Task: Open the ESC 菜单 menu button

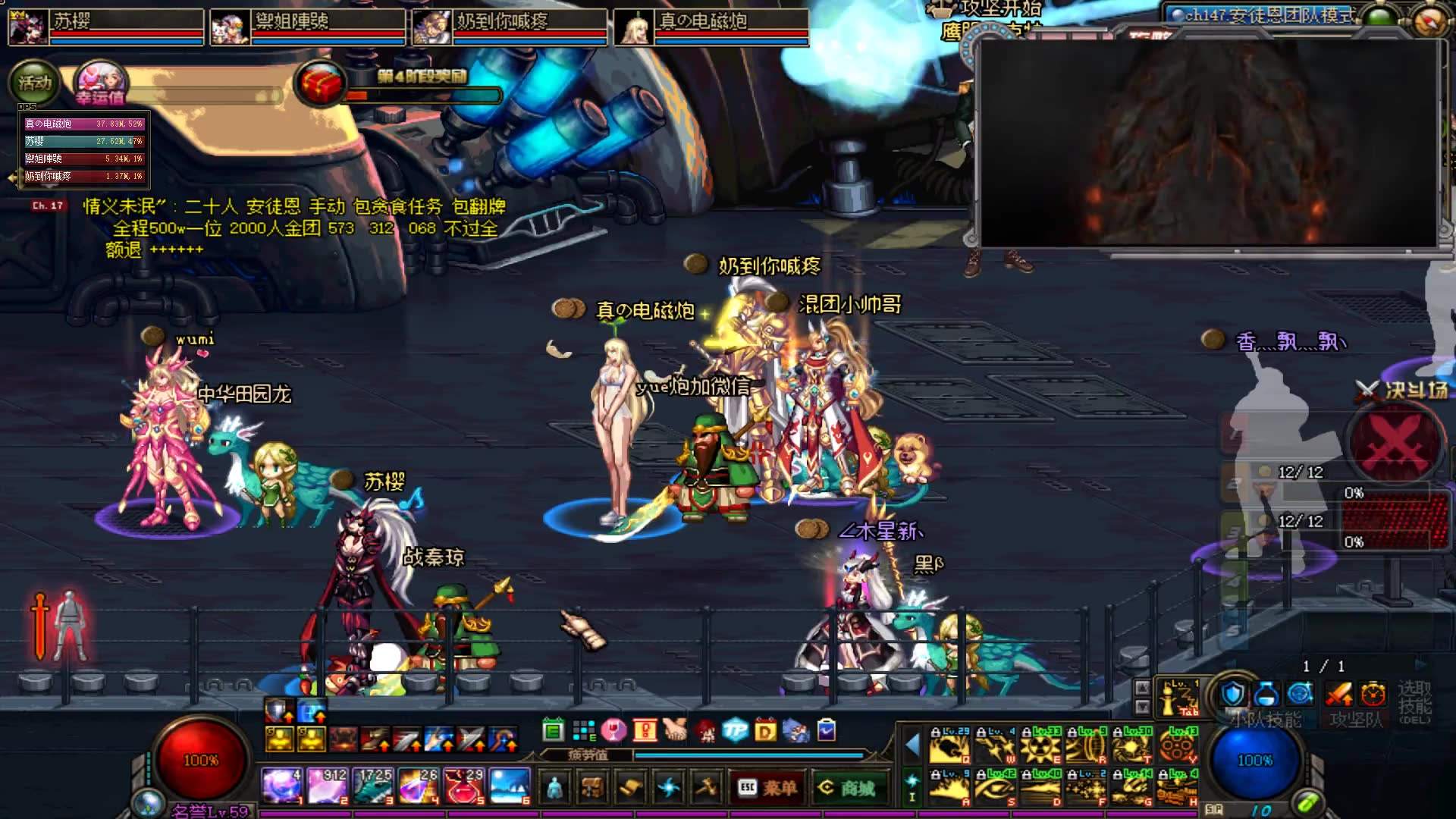Action: (767, 788)
